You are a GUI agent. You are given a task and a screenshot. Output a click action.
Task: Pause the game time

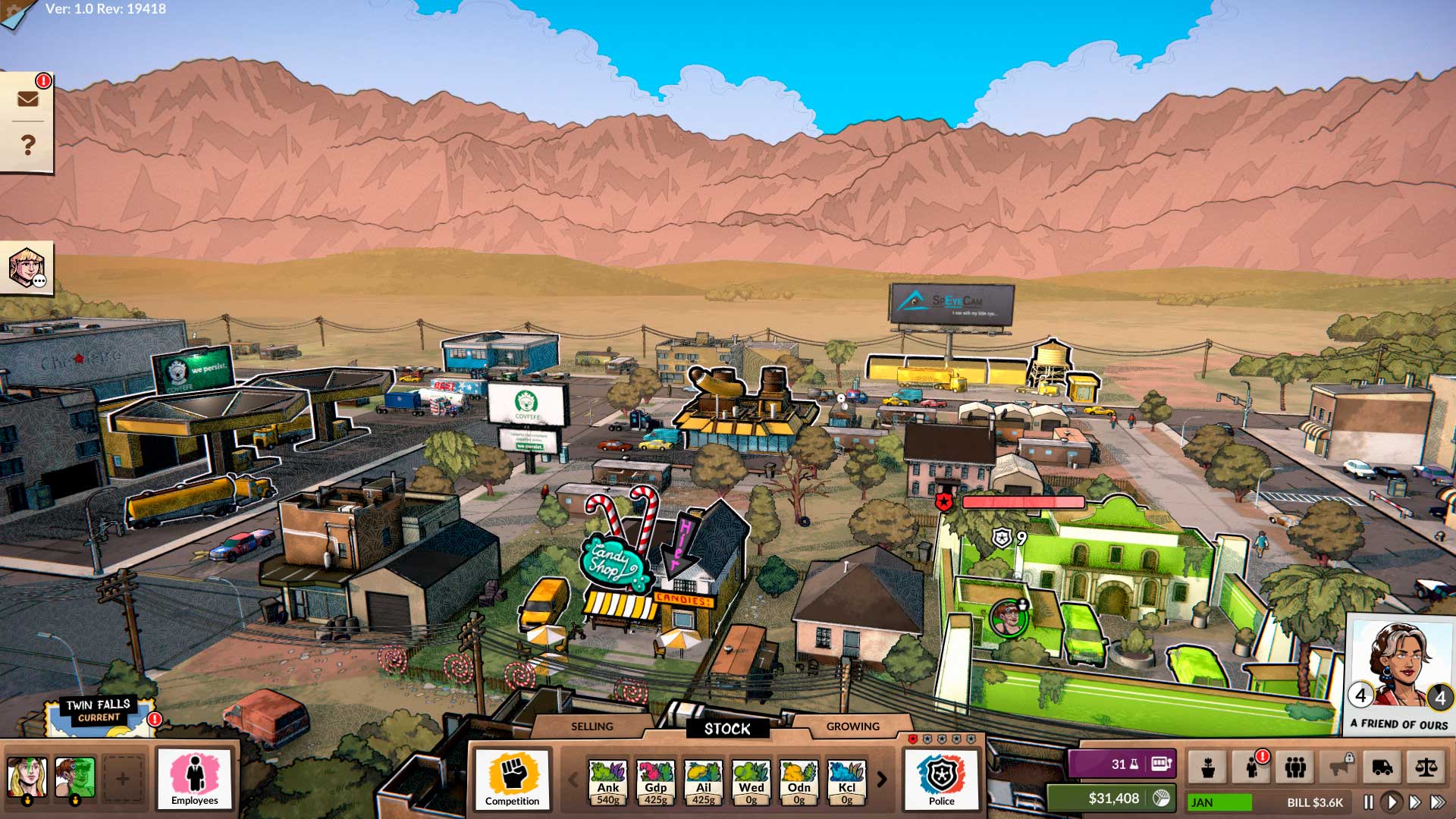coord(1369,802)
